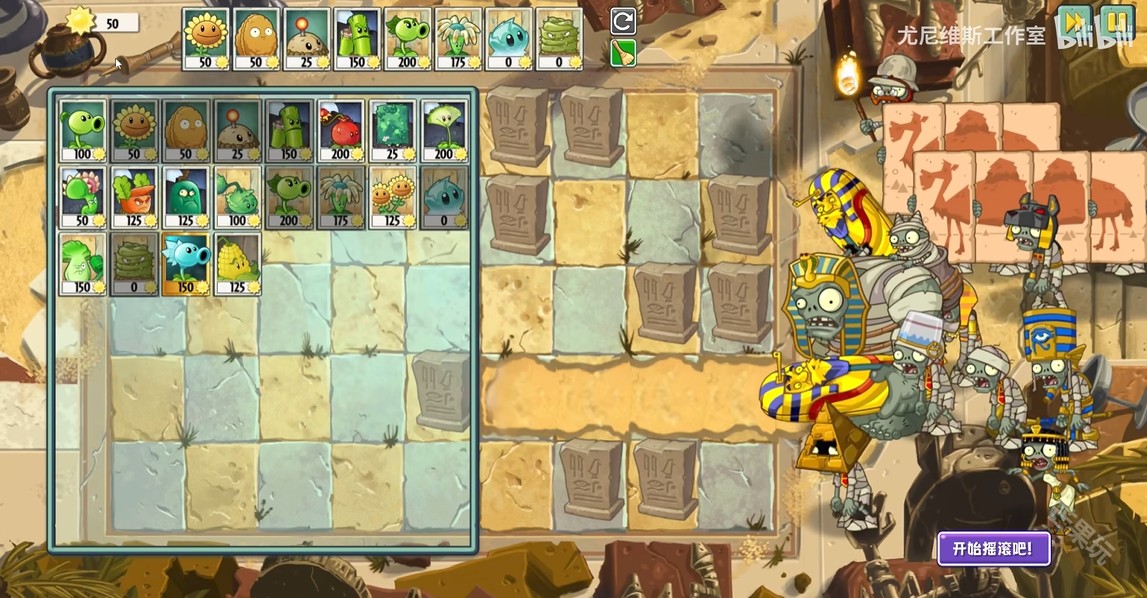Pause the game
This screenshot has height=598, width=1147.
pyautogui.click(x=1116, y=23)
